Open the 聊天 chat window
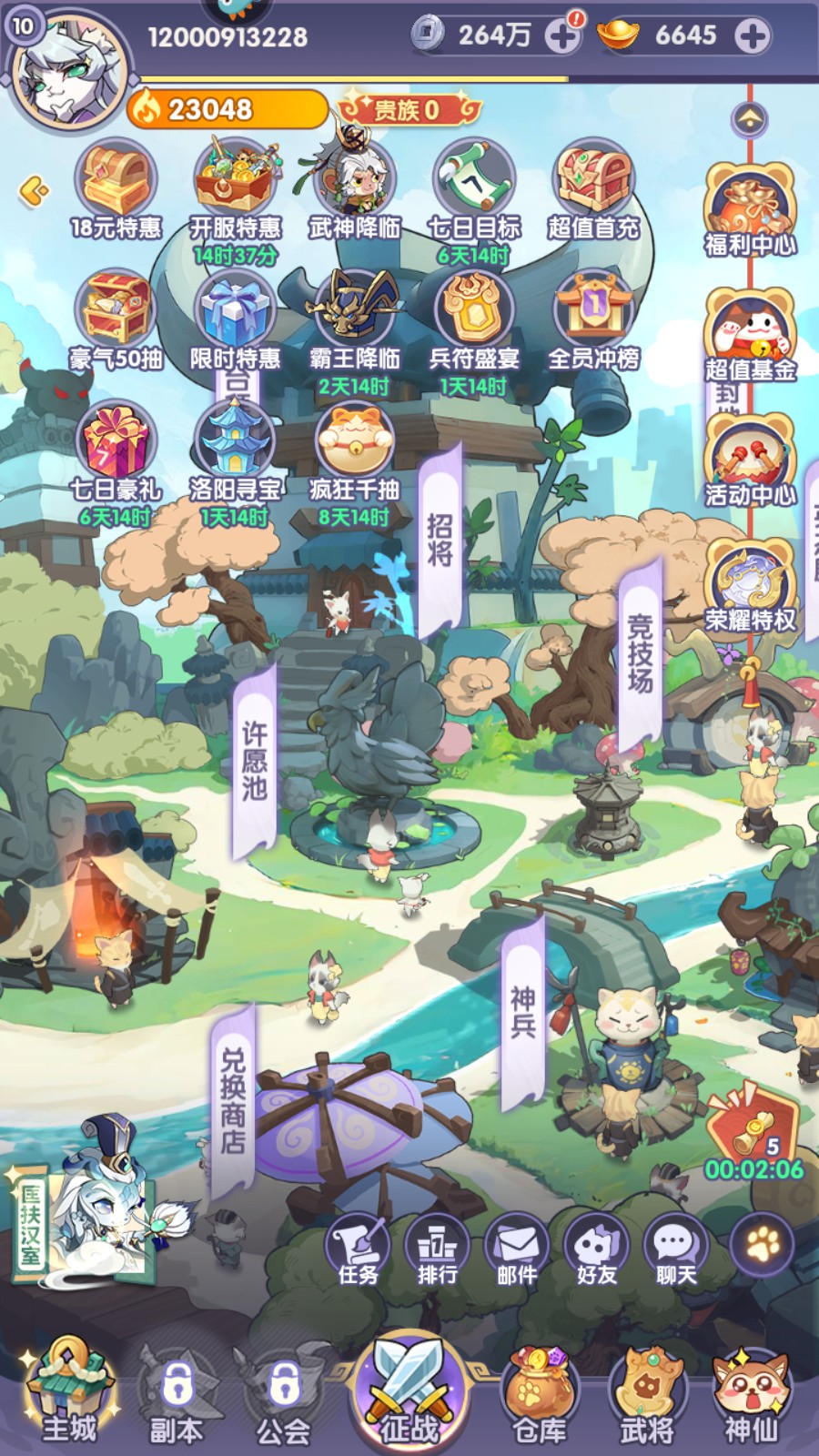819x1456 pixels. point(675,1249)
